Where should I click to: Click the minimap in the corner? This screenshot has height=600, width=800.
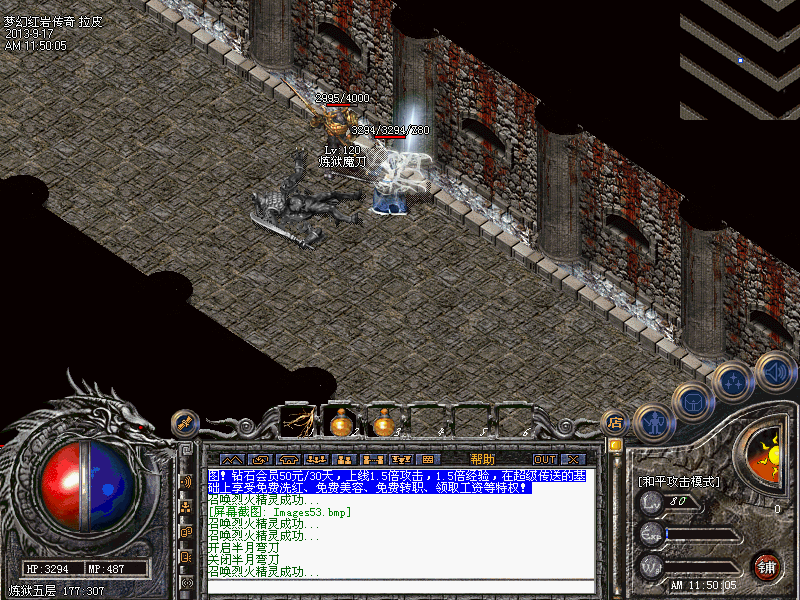click(x=740, y=60)
